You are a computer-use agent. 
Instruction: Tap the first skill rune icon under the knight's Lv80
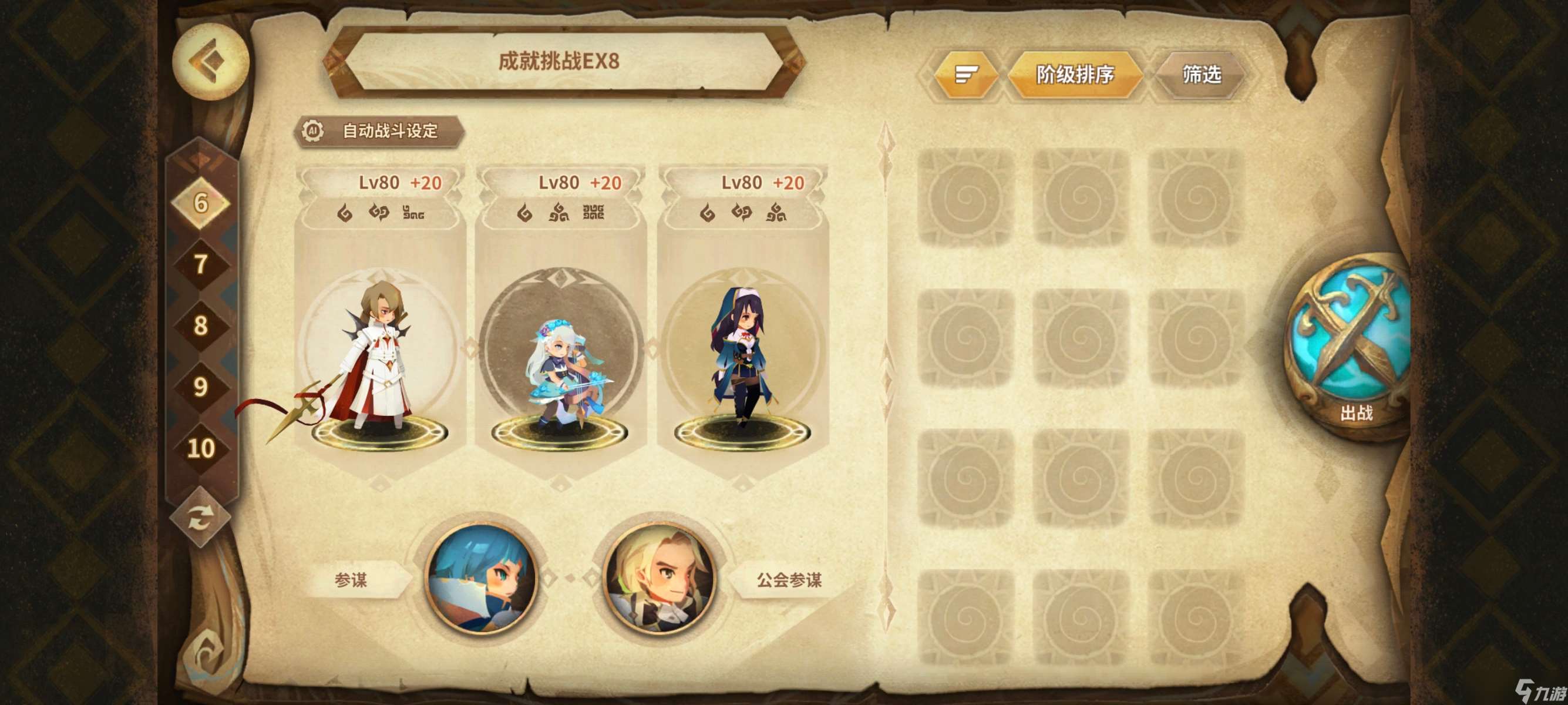(346, 213)
